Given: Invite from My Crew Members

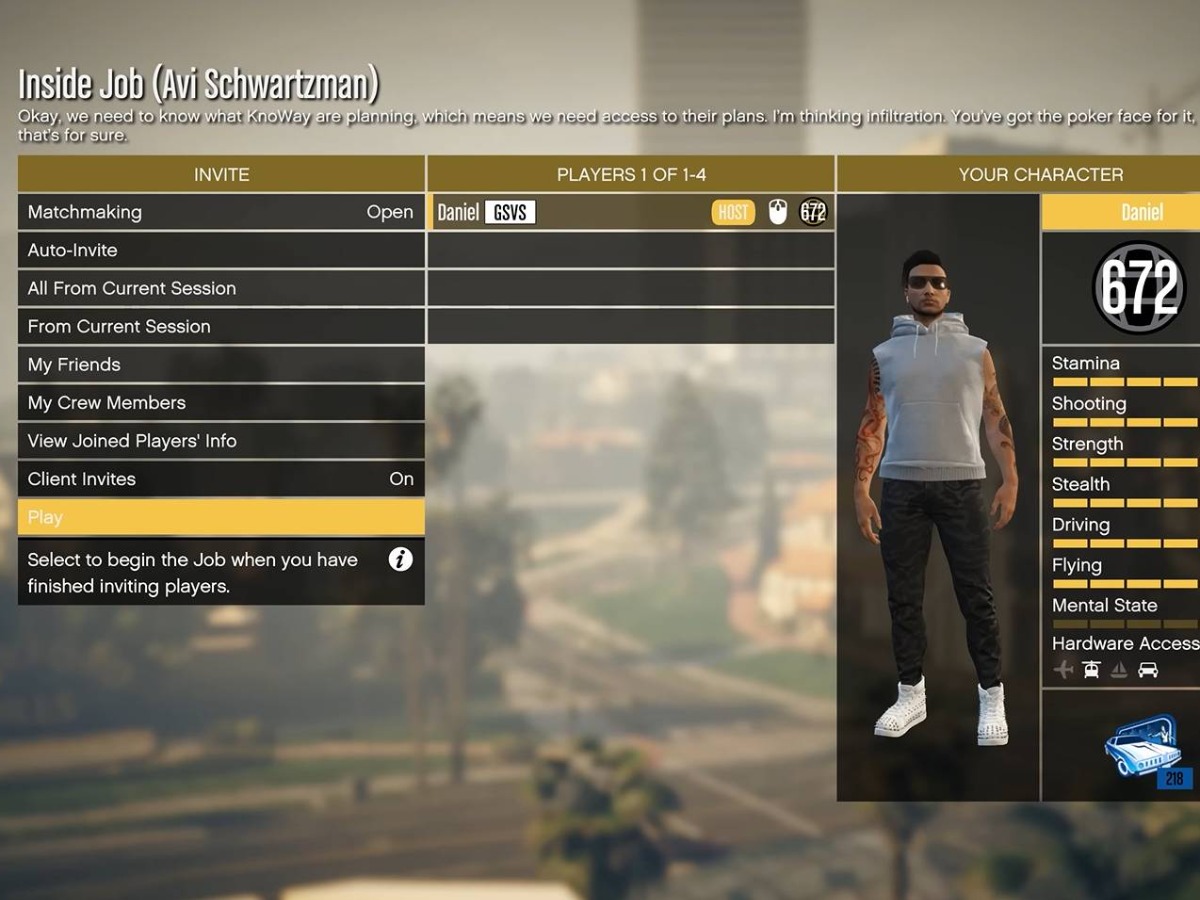Looking at the screenshot, I should tap(220, 403).
